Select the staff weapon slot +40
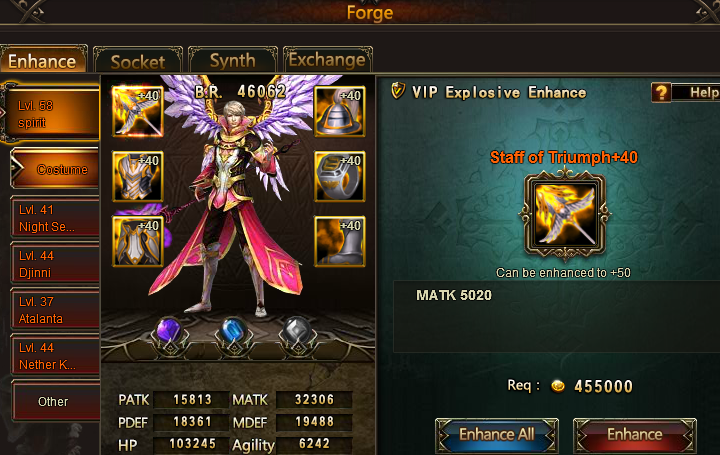 click(x=137, y=112)
